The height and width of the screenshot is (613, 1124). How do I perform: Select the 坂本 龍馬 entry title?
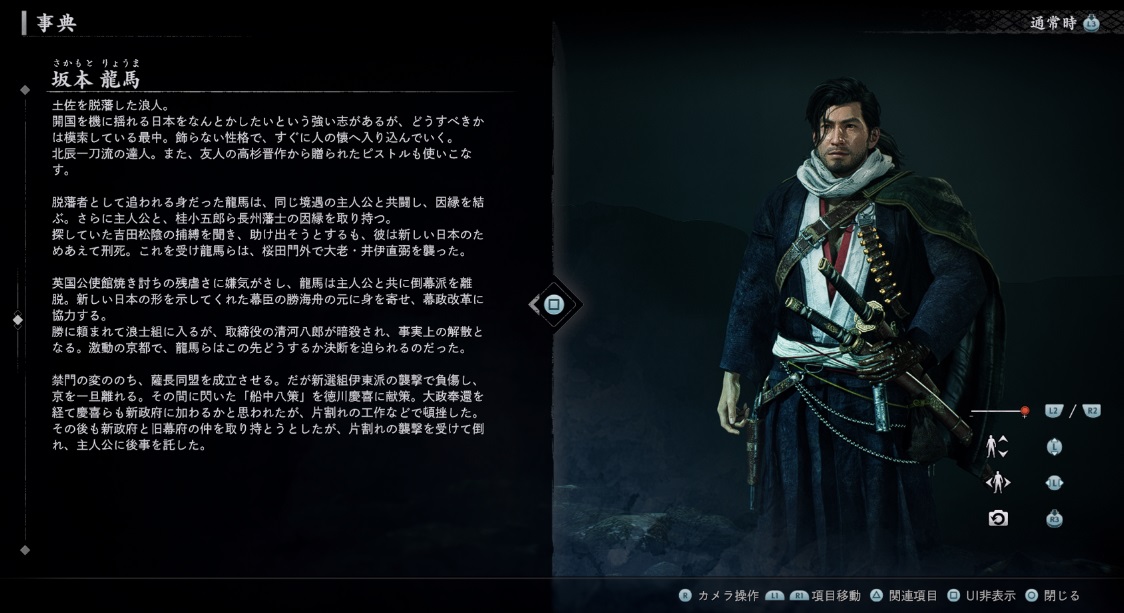click(96, 79)
